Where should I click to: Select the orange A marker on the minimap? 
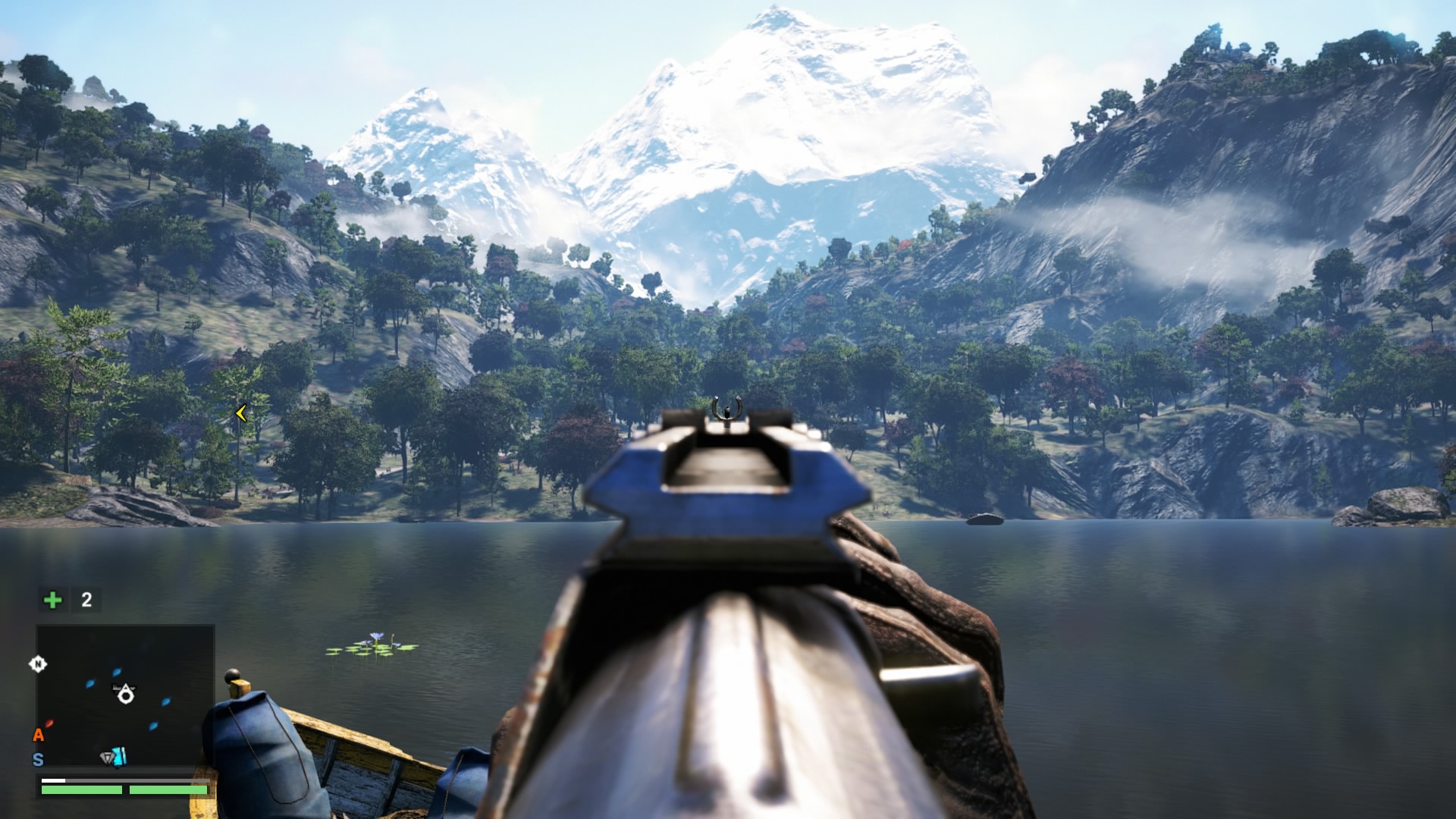[38, 734]
